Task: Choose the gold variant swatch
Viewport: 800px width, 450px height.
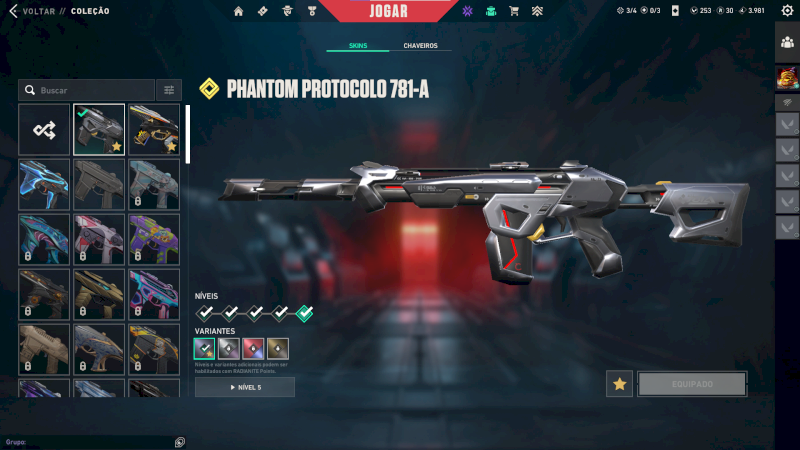Action: point(277,348)
